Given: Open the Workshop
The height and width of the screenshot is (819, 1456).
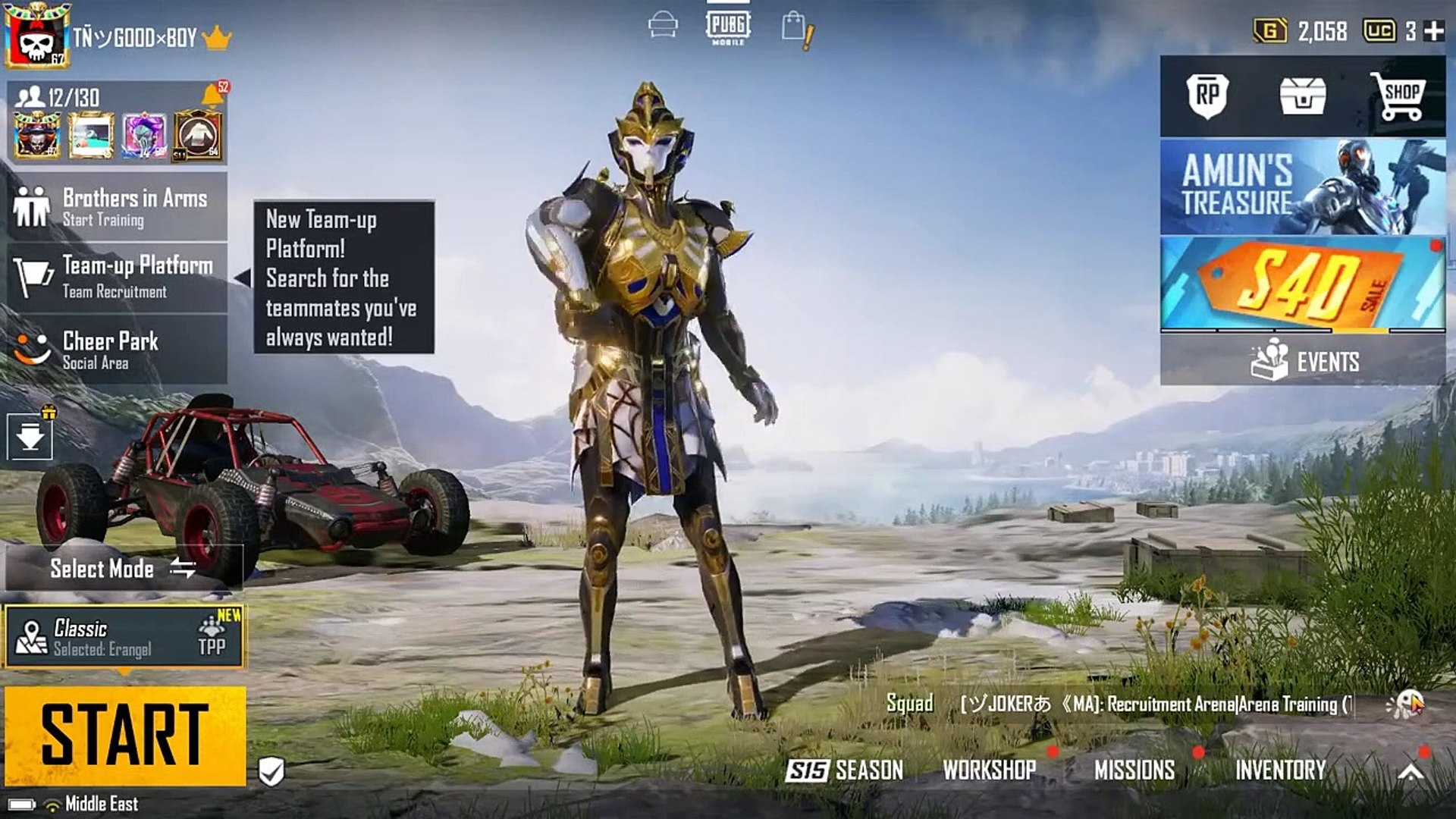Looking at the screenshot, I should pos(989,770).
